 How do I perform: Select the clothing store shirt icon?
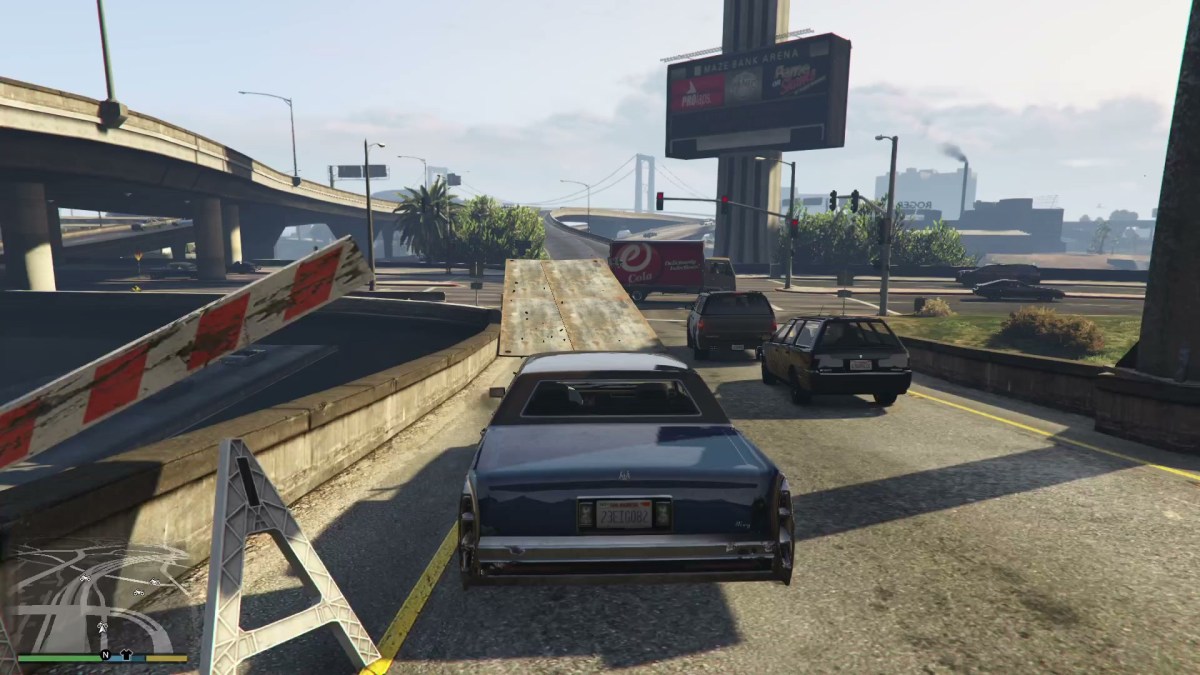(128, 656)
